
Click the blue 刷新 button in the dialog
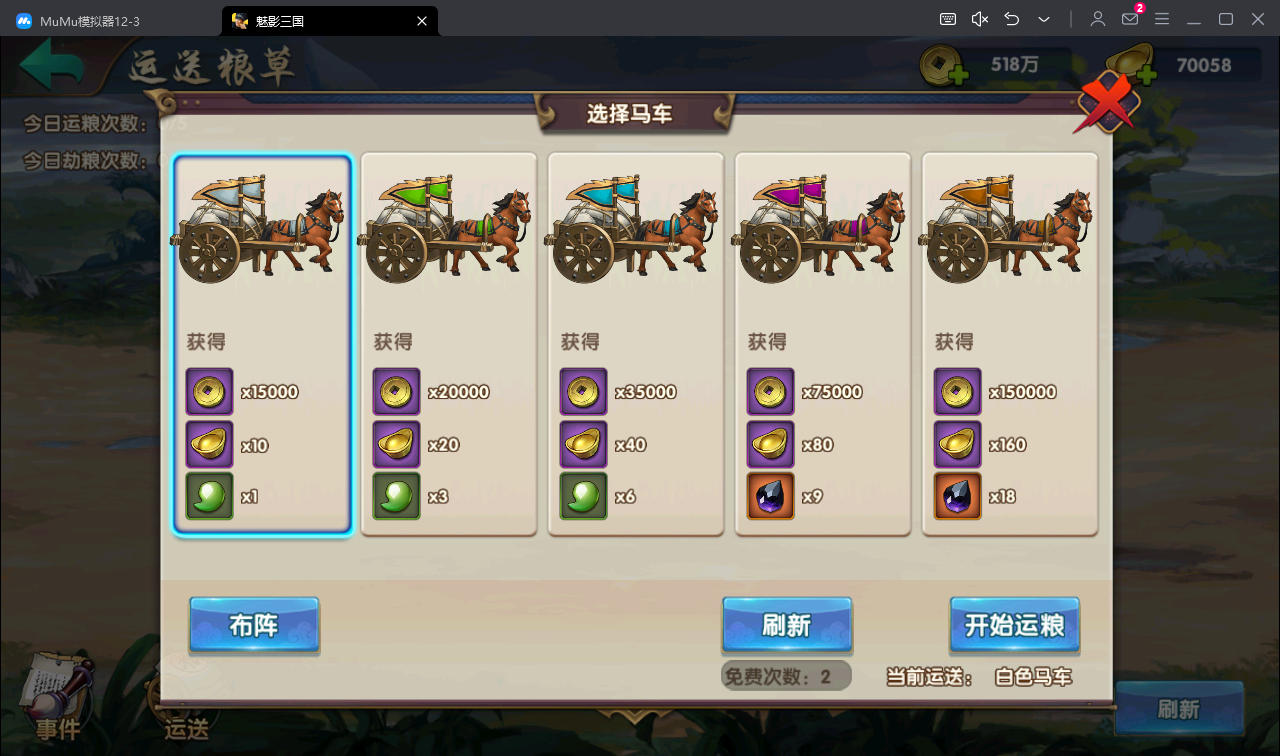click(787, 626)
